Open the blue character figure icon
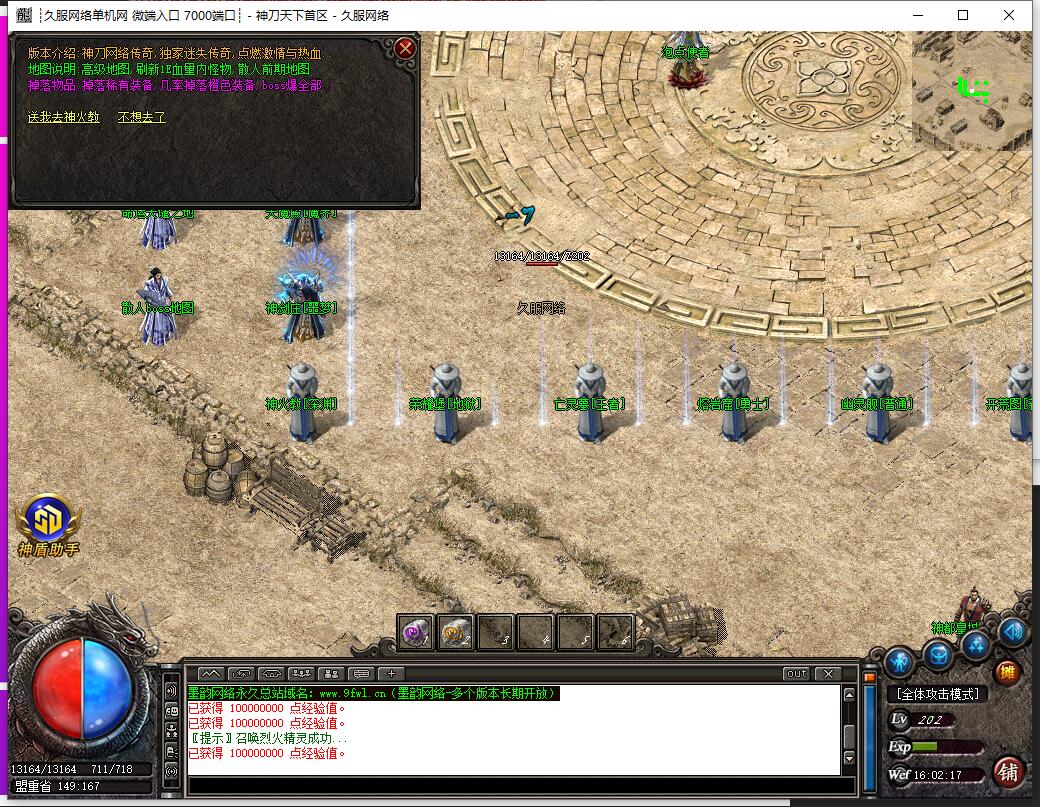Image resolution: width=1040 pixels, height=807 pixels. click(899, 660)
